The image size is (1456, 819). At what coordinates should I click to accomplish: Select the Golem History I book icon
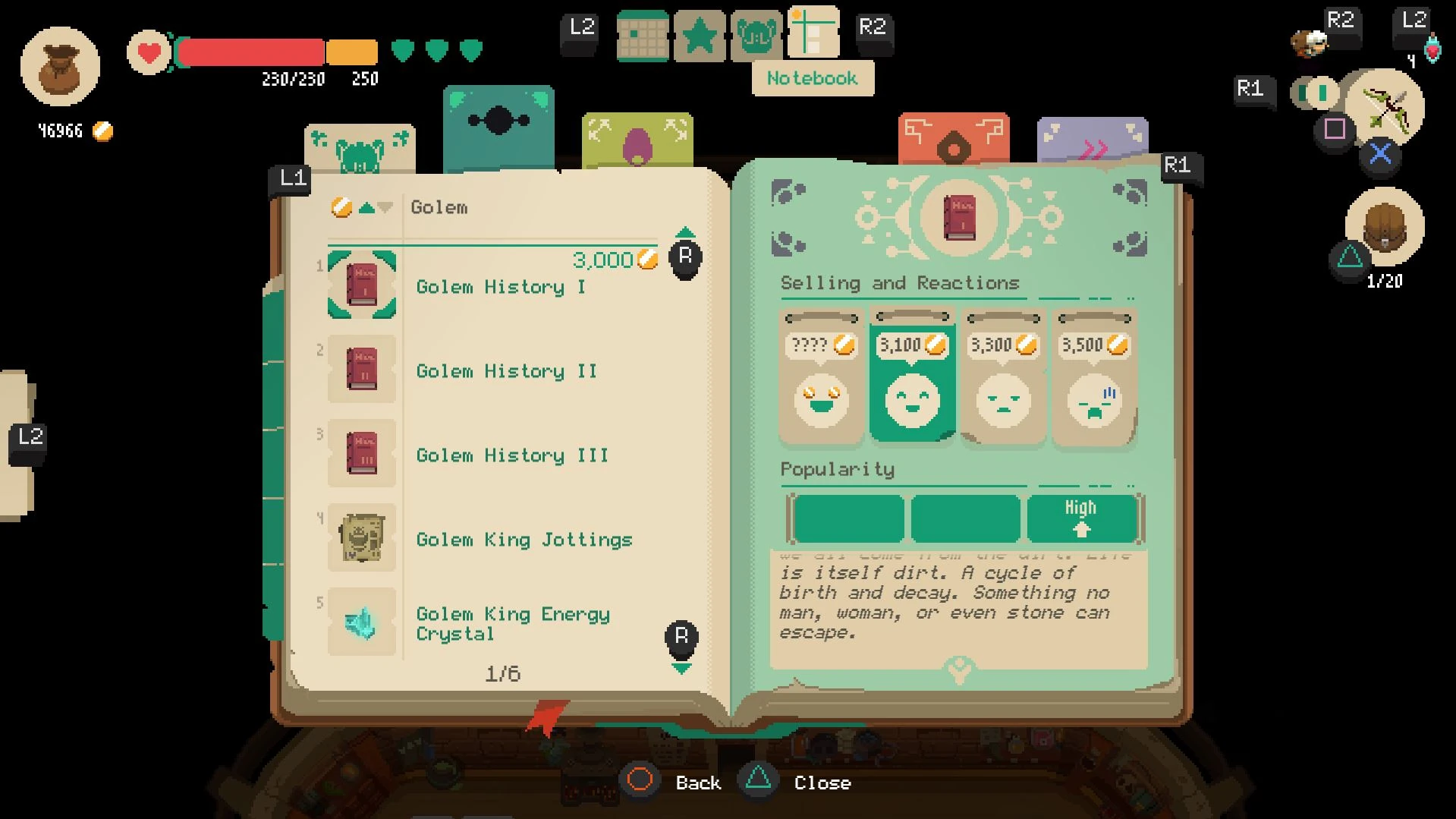[x=362, y=285]
